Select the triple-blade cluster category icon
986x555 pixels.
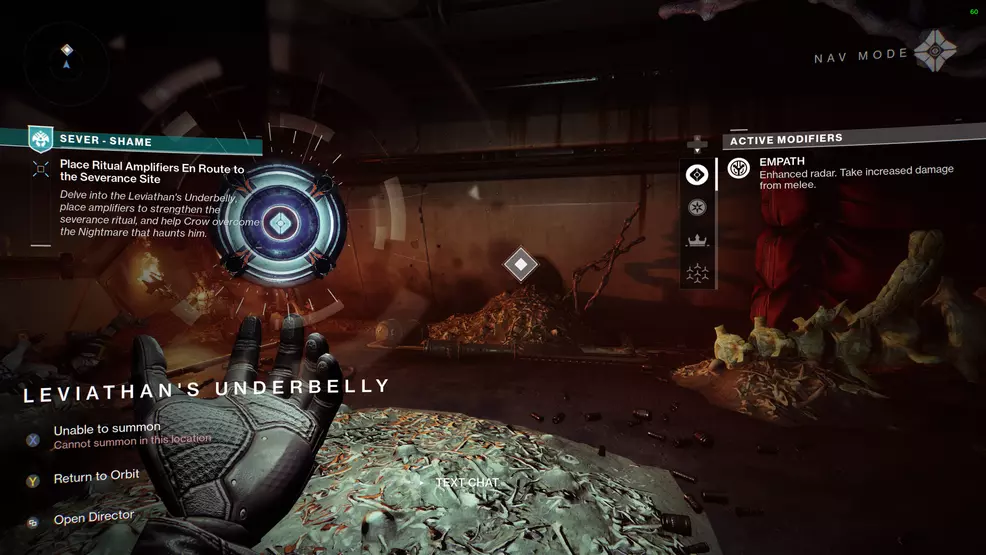click(697, 272)
